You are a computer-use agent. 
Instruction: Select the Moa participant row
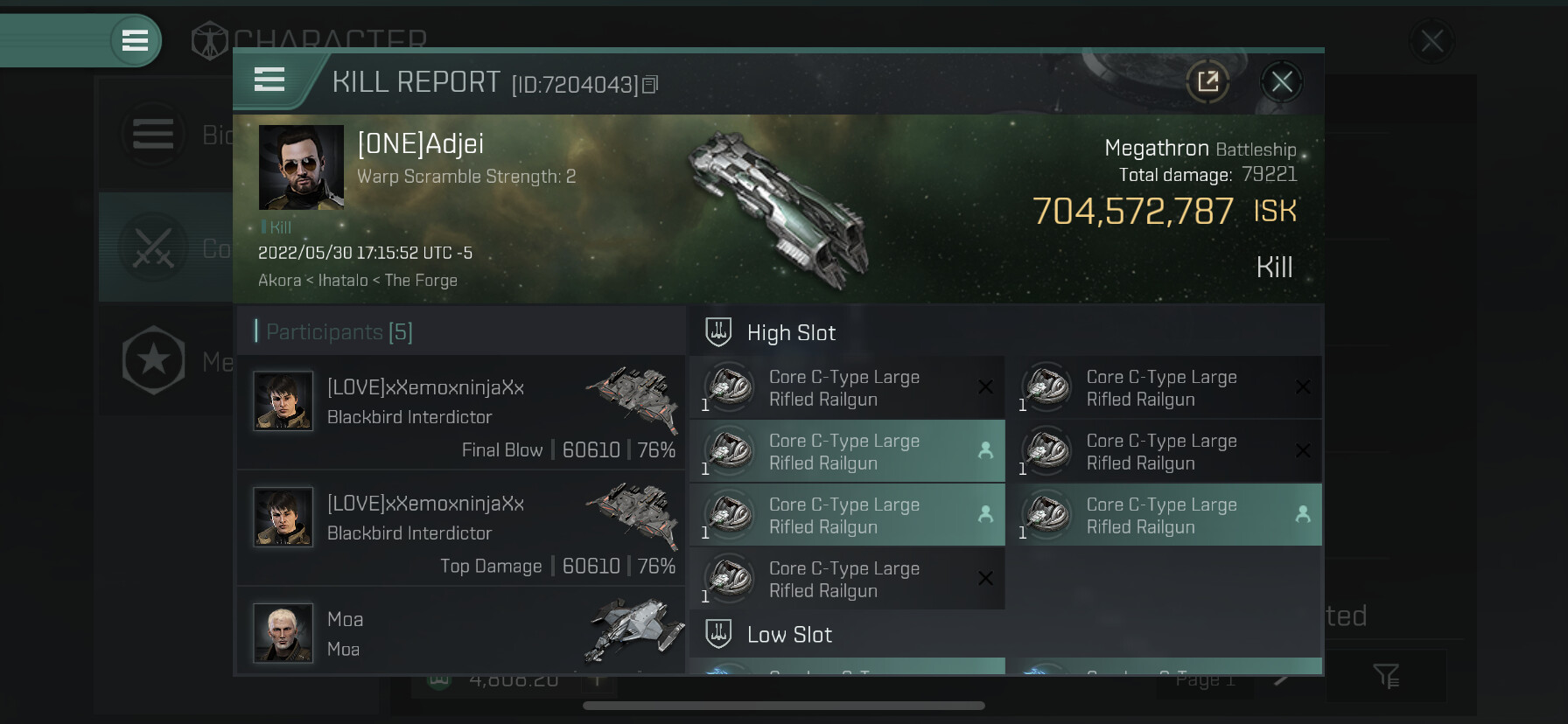[x=461, y=631]
